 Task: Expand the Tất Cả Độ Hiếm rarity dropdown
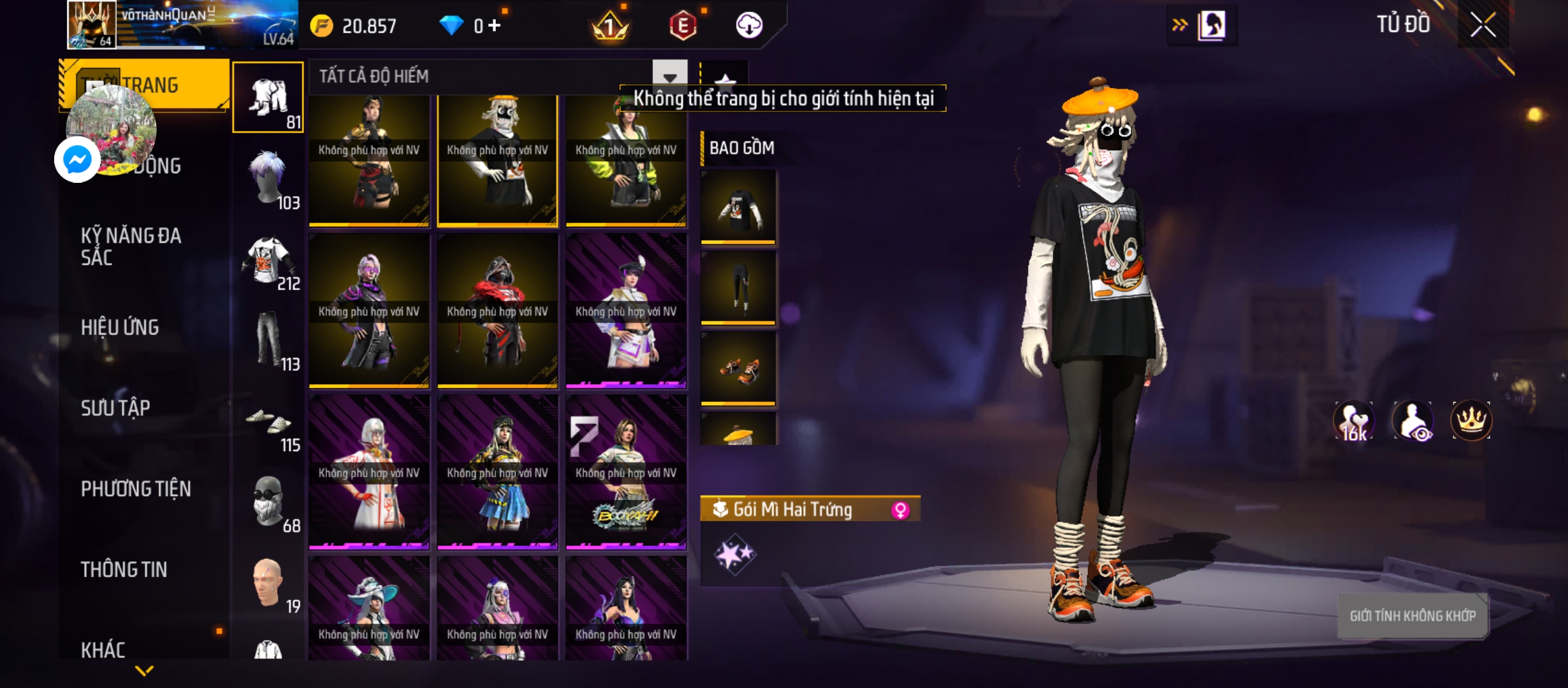669,76
